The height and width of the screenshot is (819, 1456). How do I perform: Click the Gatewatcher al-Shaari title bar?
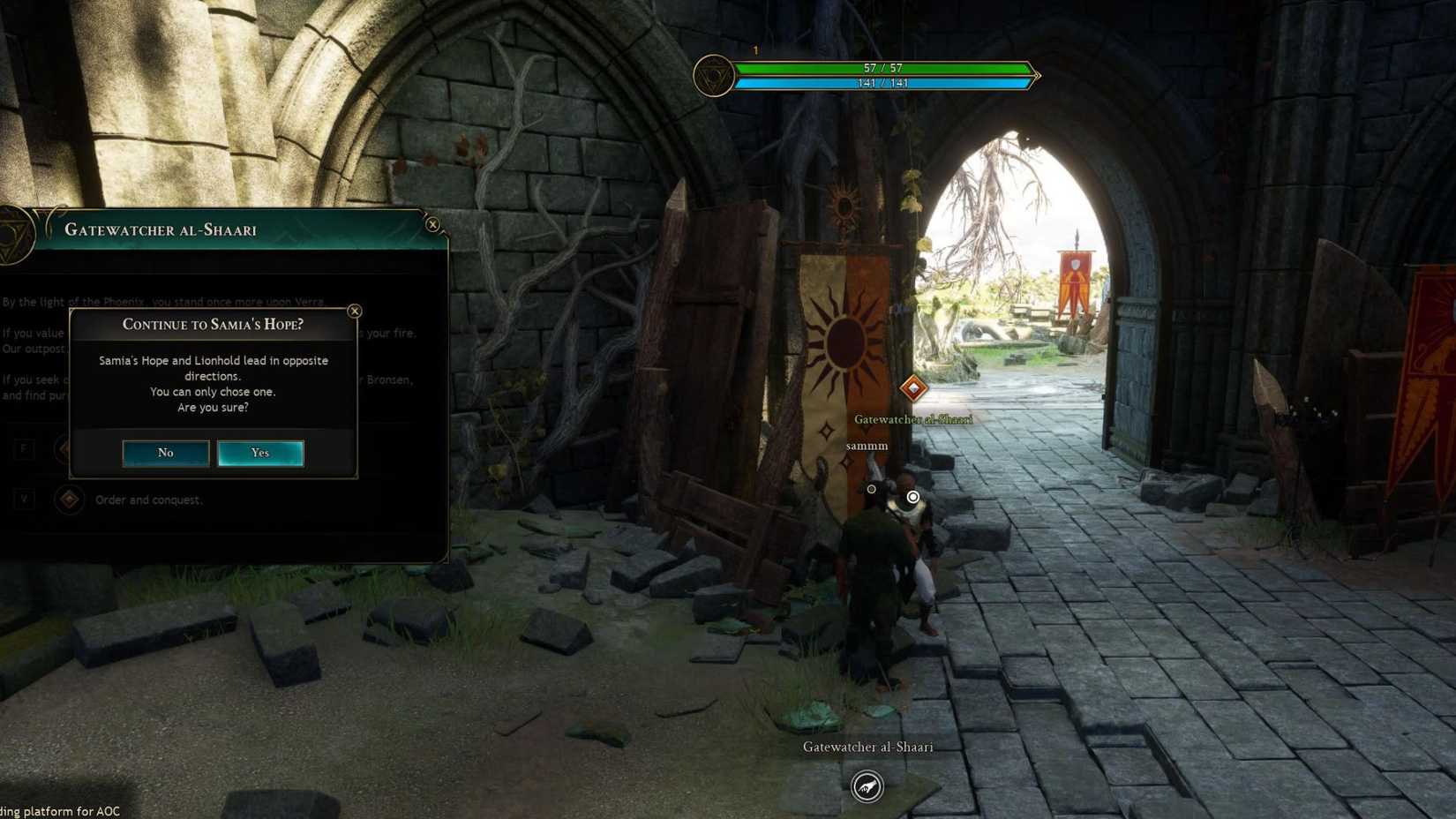[x=162, y=229]
